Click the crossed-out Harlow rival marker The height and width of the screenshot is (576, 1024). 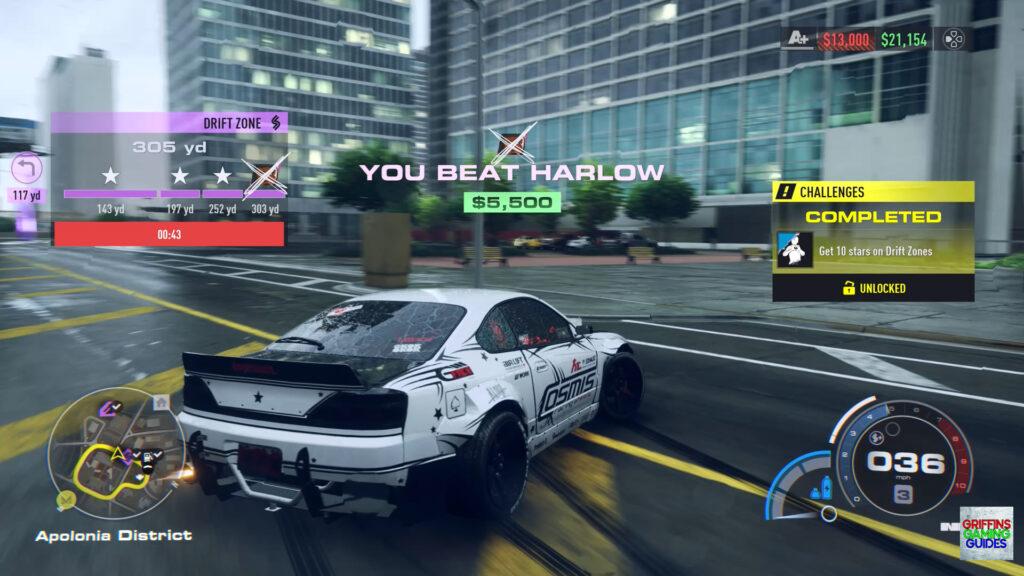(x=511, y=143)
